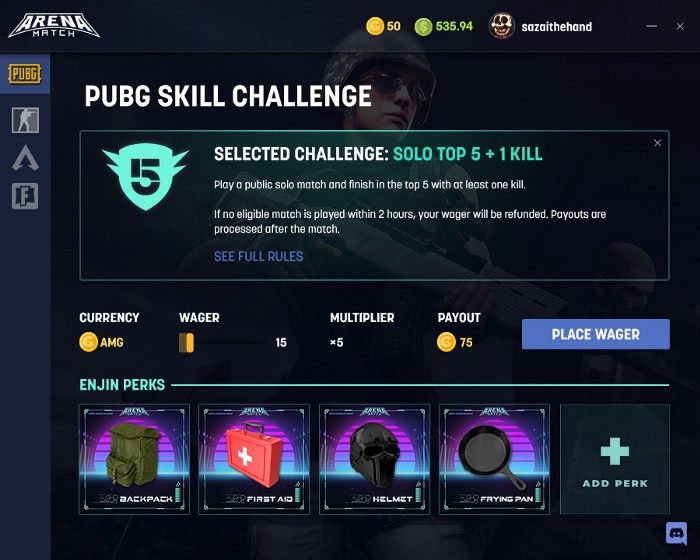700x560 pixels.
Task: Adjust the wager amount slider
Action: point(186,343)
